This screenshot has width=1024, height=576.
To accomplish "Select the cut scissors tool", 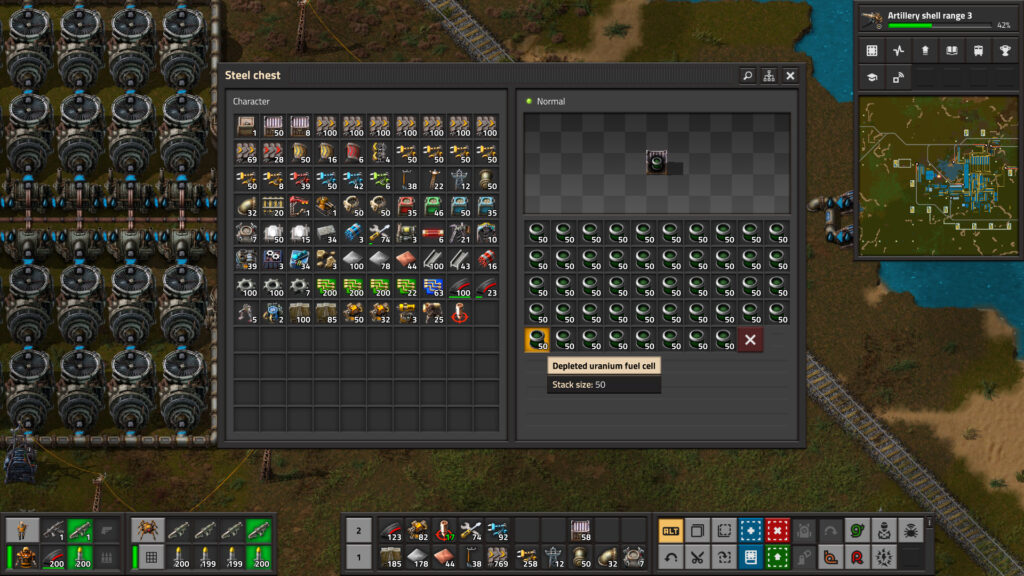I will (x=697, y=557).
